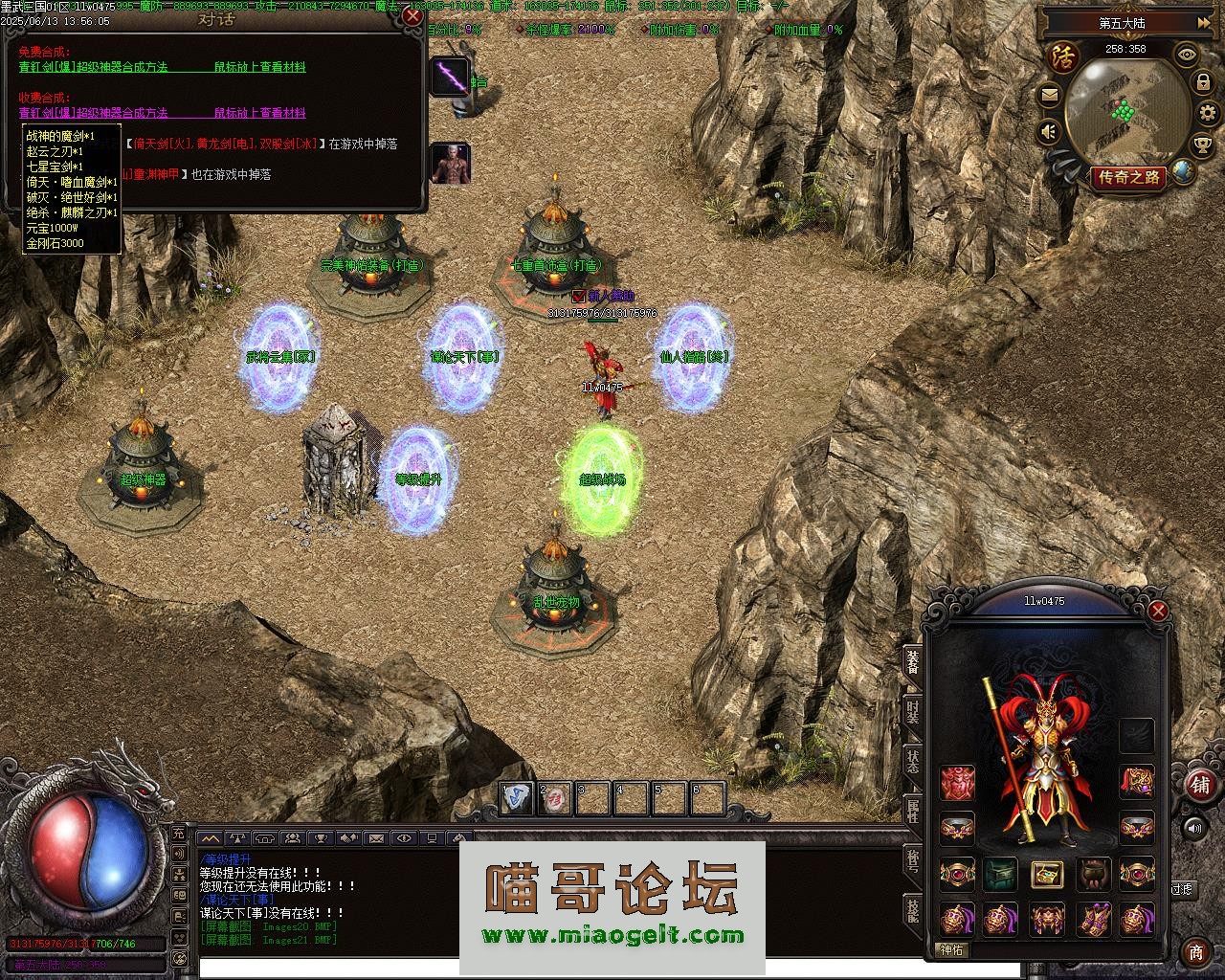Open the 传奇之路 legend road button
The height and width of the screenshot is (980, 1225).
[1129, 177]
